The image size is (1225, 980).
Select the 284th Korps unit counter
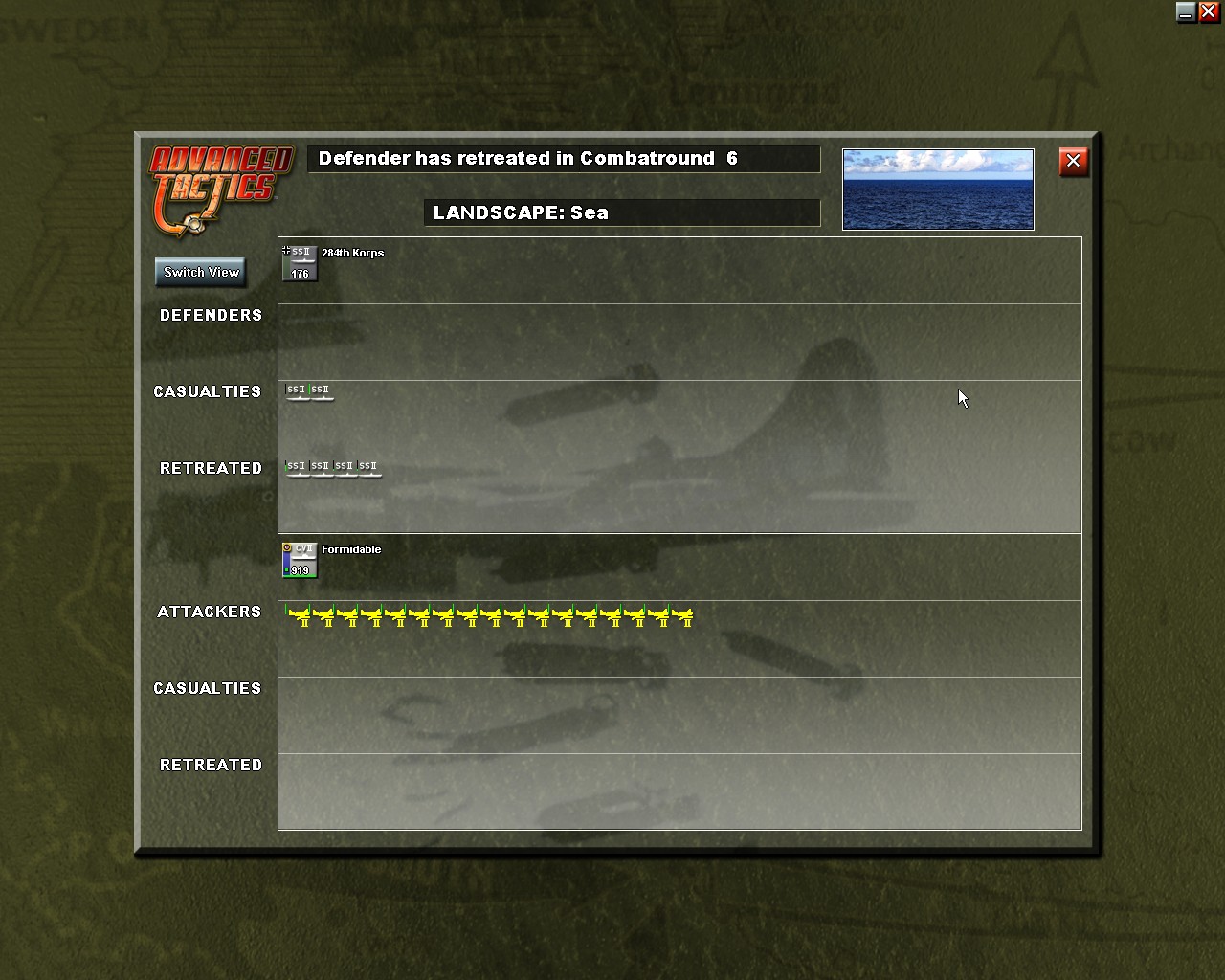[300, 266]
